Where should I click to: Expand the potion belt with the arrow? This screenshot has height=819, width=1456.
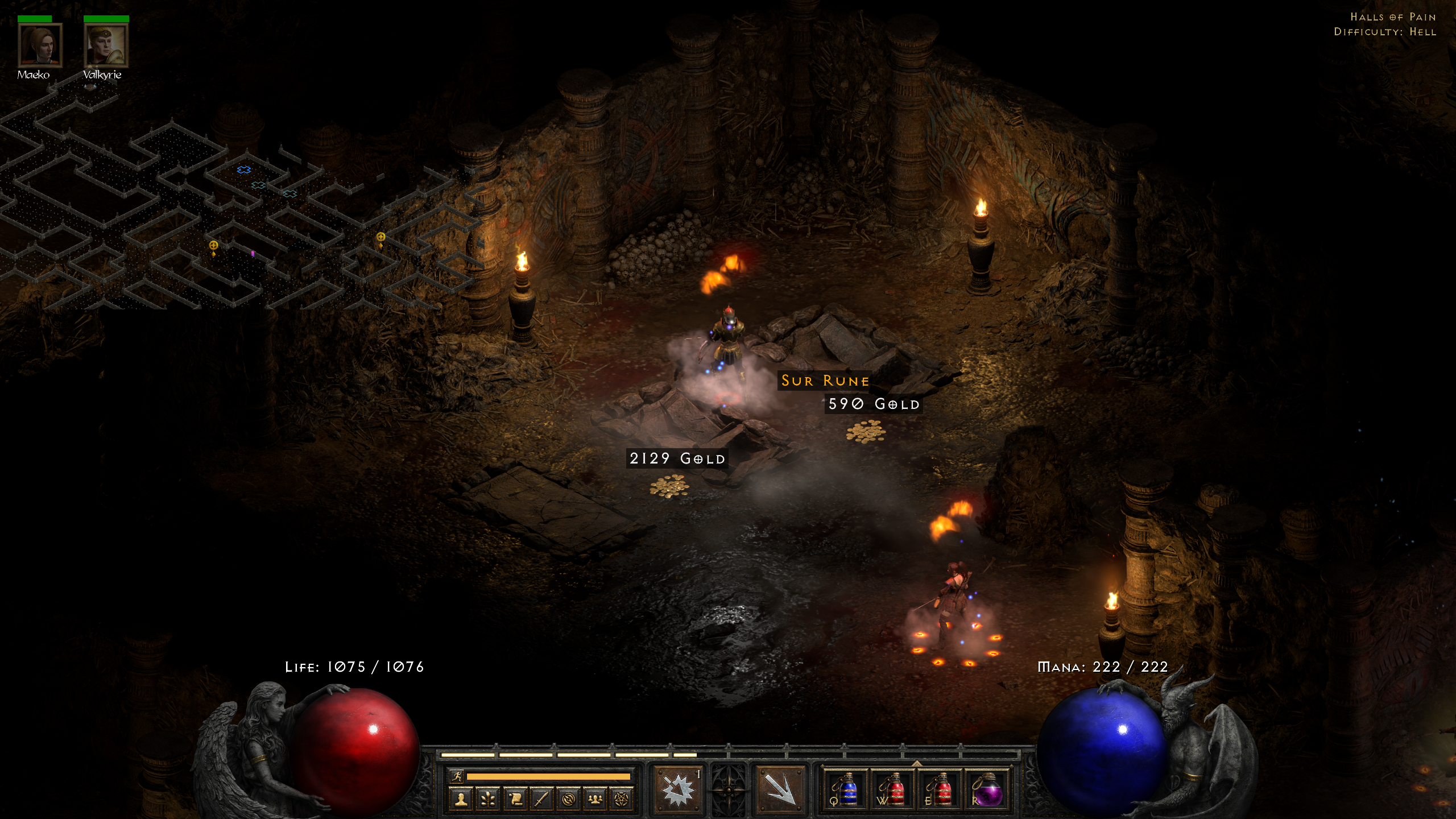(916, 763)
